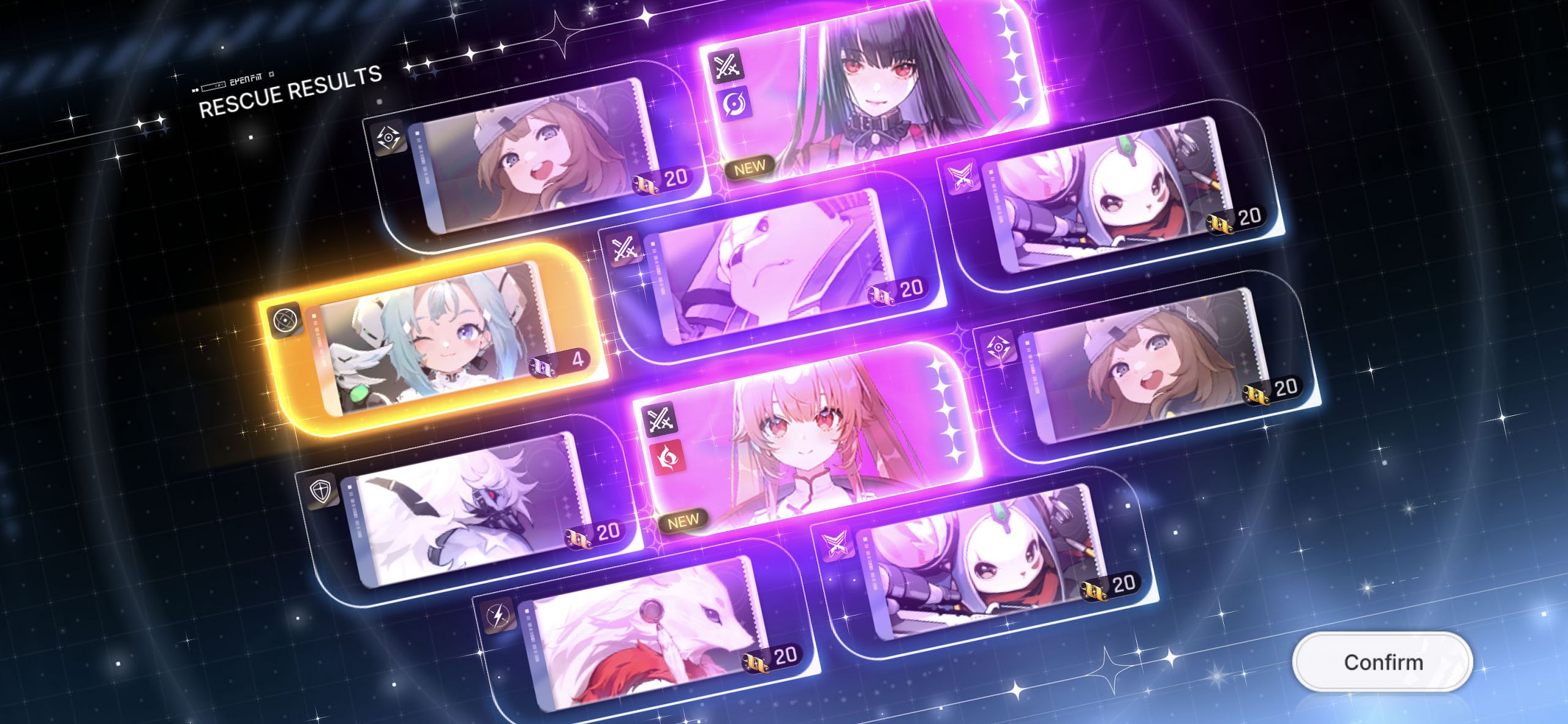
Task: Choose the gold-bordered teal-haired girl card
Action: 432,340
